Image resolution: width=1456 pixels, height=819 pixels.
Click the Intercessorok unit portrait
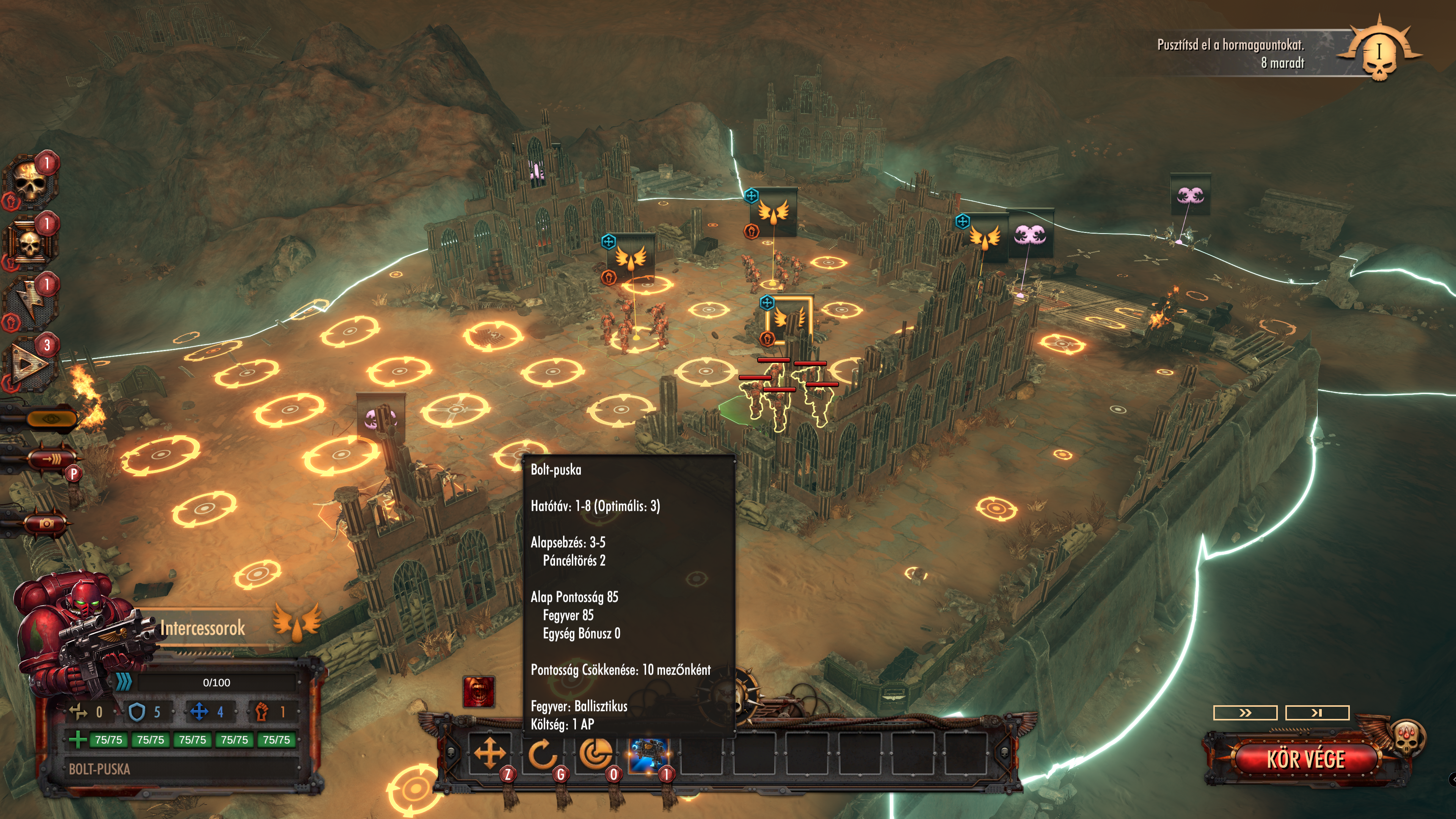tap(79, 633)
